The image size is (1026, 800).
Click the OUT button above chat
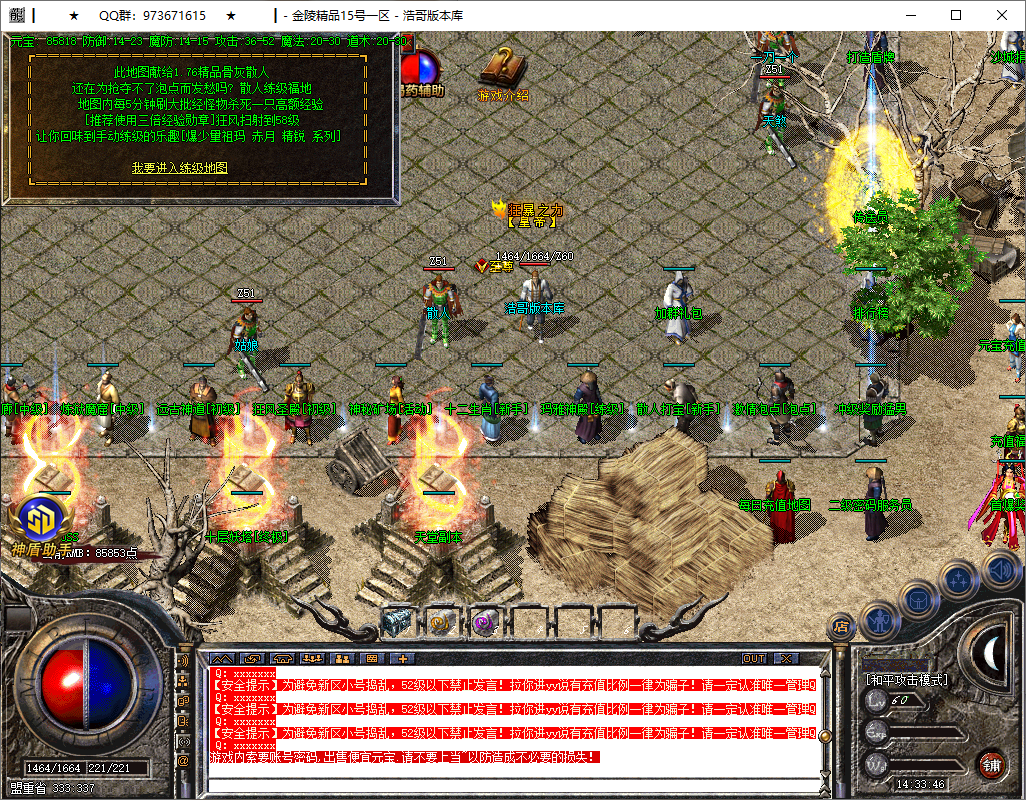tap(754, 658)
